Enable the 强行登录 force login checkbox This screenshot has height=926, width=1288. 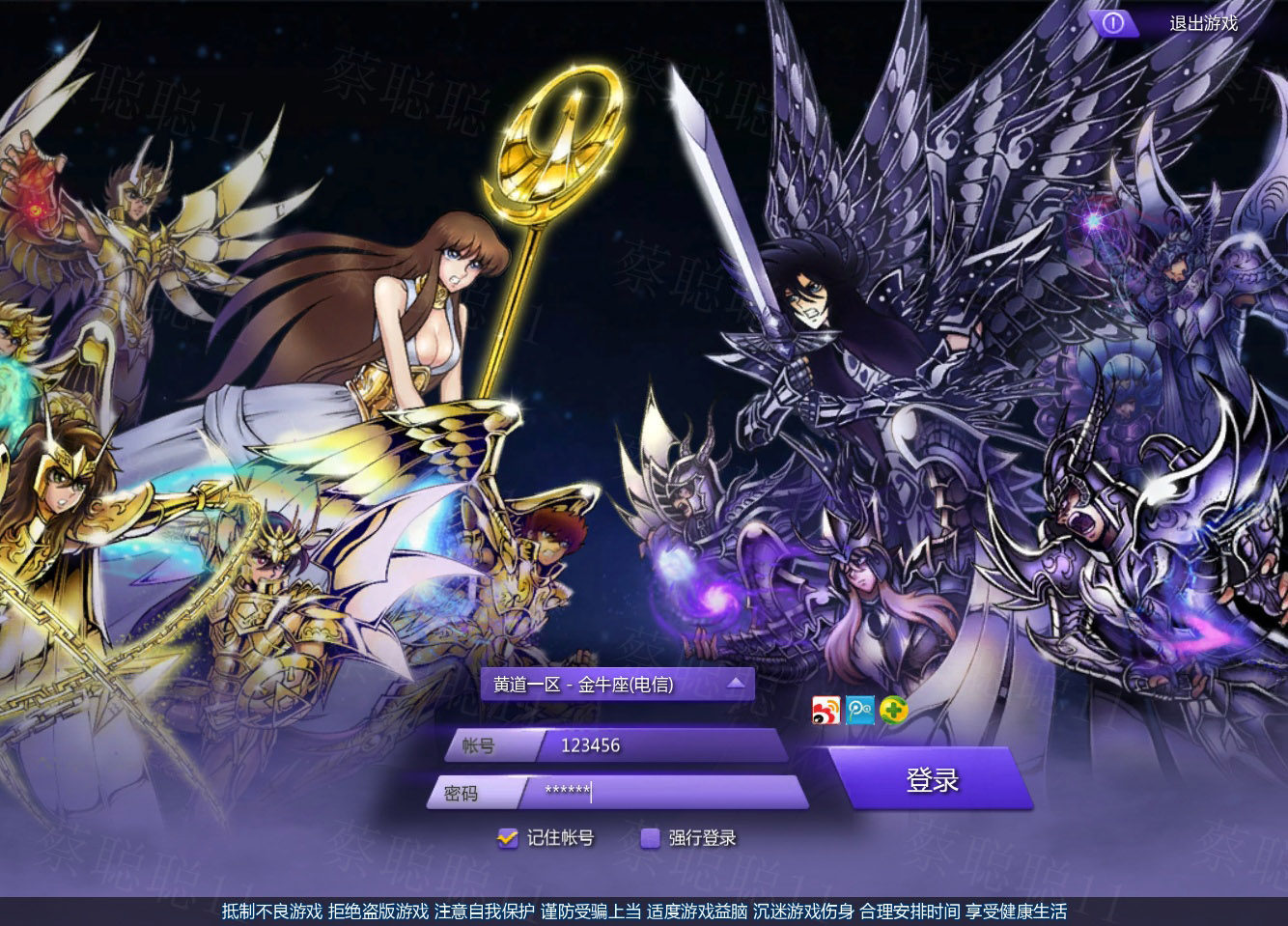[651, 838]
